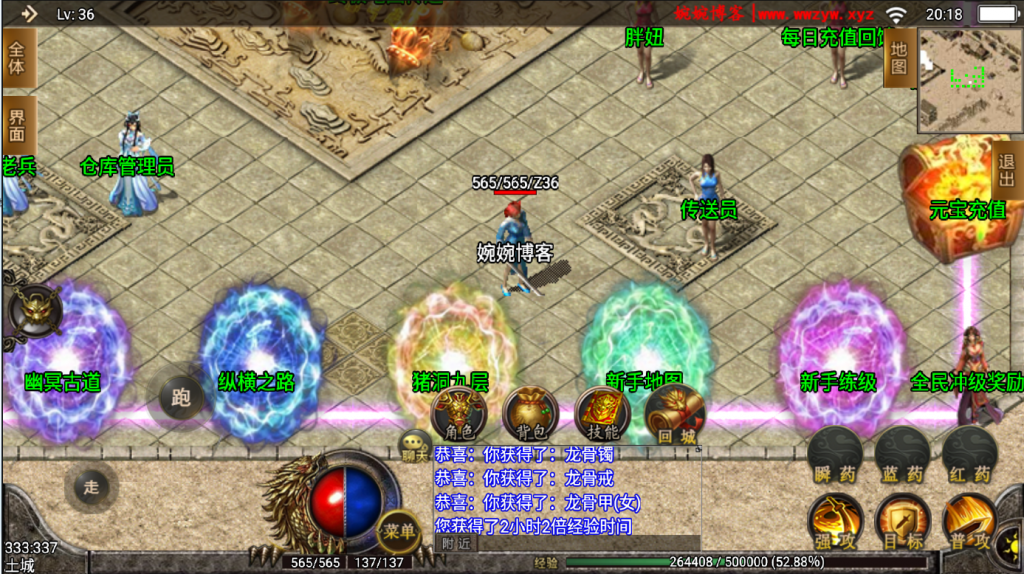Switch movement to 走 walk mode

[91, 487]
